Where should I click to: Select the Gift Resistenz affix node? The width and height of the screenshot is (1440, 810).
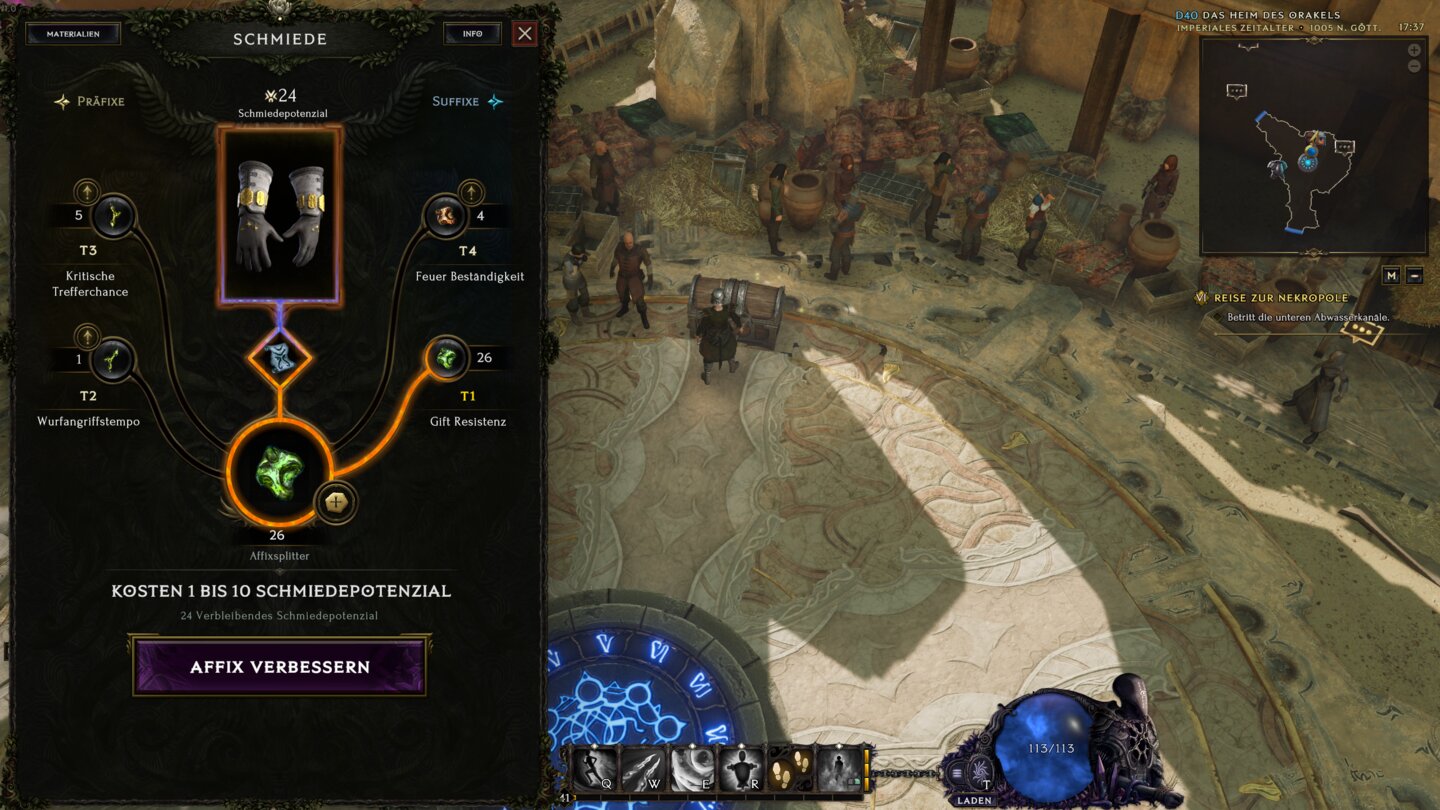446,358
